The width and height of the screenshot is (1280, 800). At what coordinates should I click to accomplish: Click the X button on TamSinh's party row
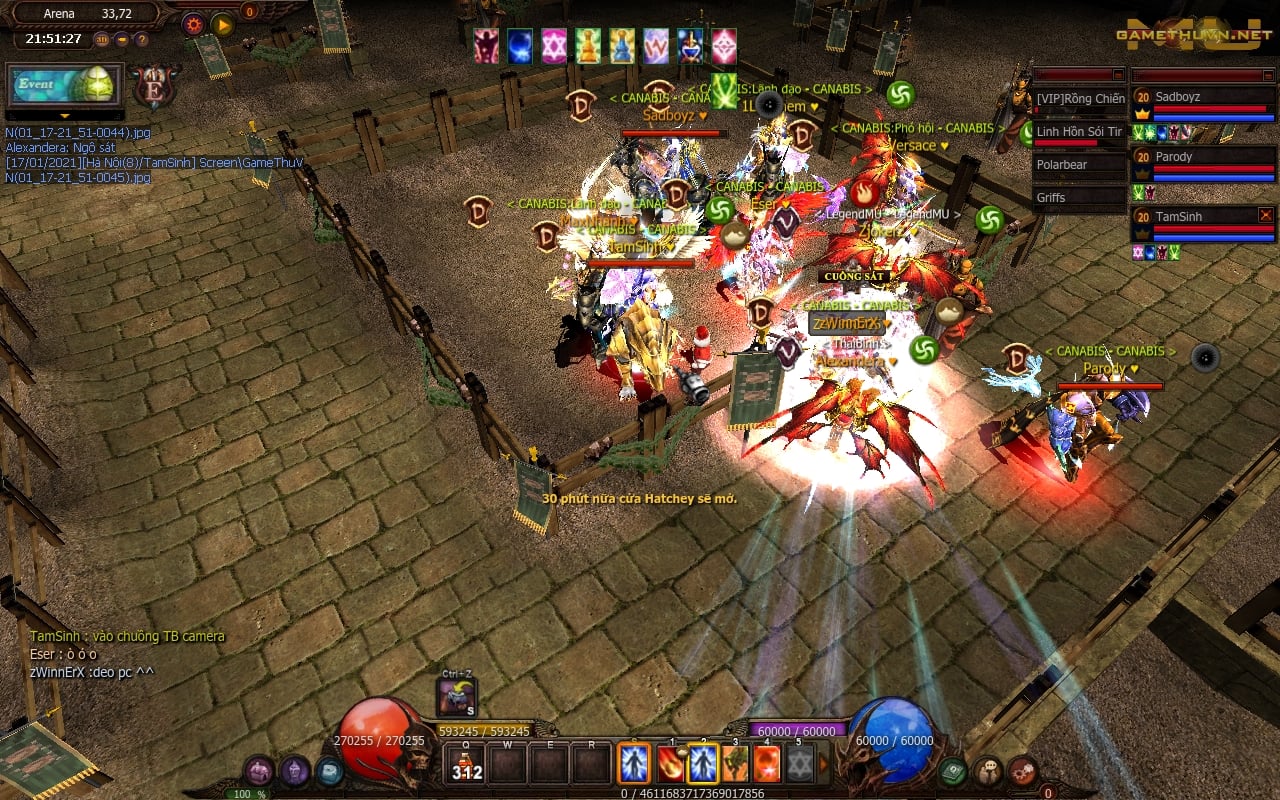(1266, 215)
